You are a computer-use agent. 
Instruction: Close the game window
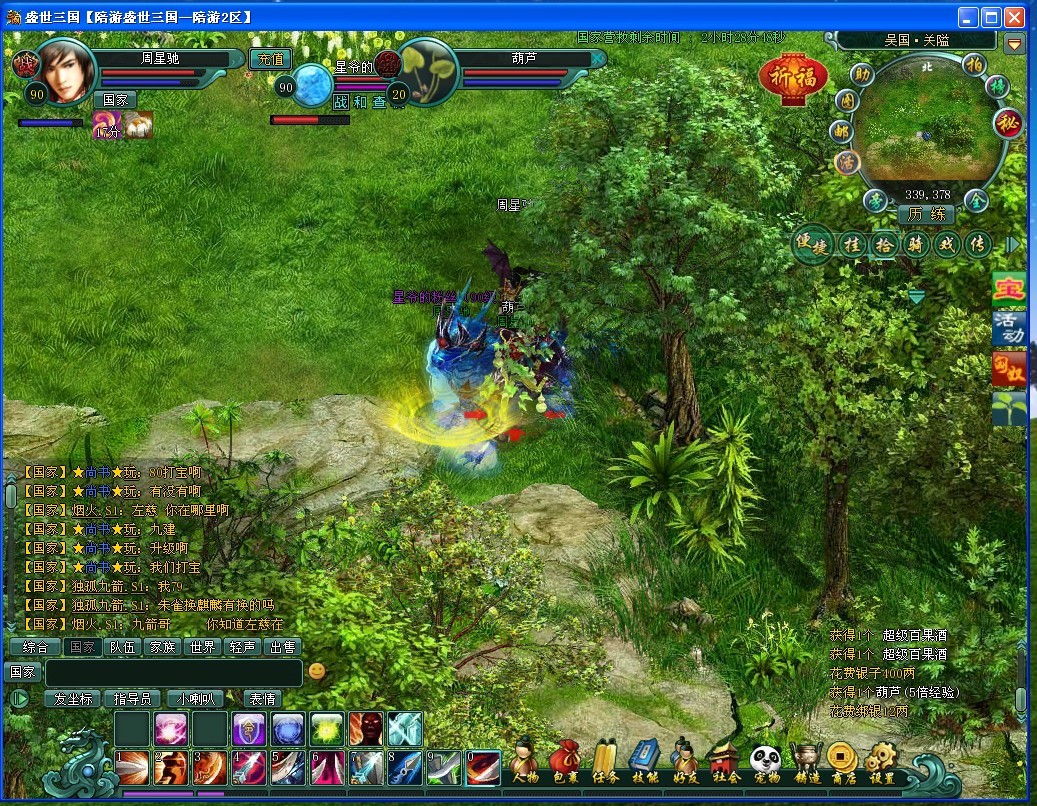click(1014, 17)
